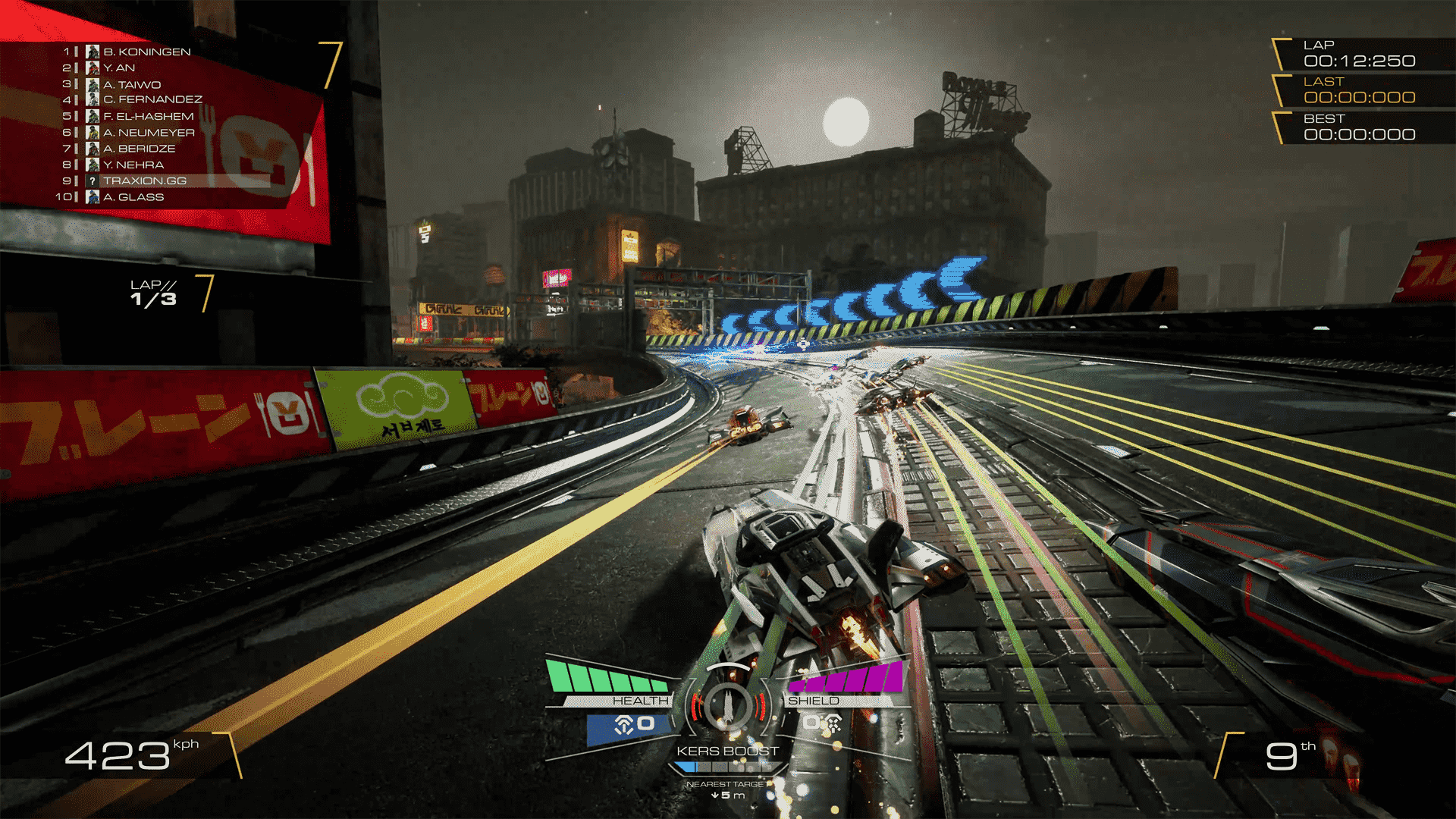Select A. Glass's driver portrait

93,196
